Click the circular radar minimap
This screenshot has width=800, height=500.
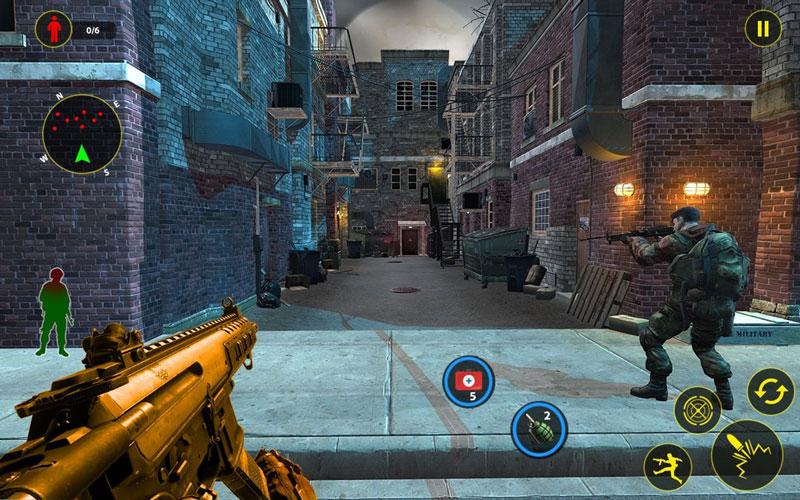click(82, 134)
